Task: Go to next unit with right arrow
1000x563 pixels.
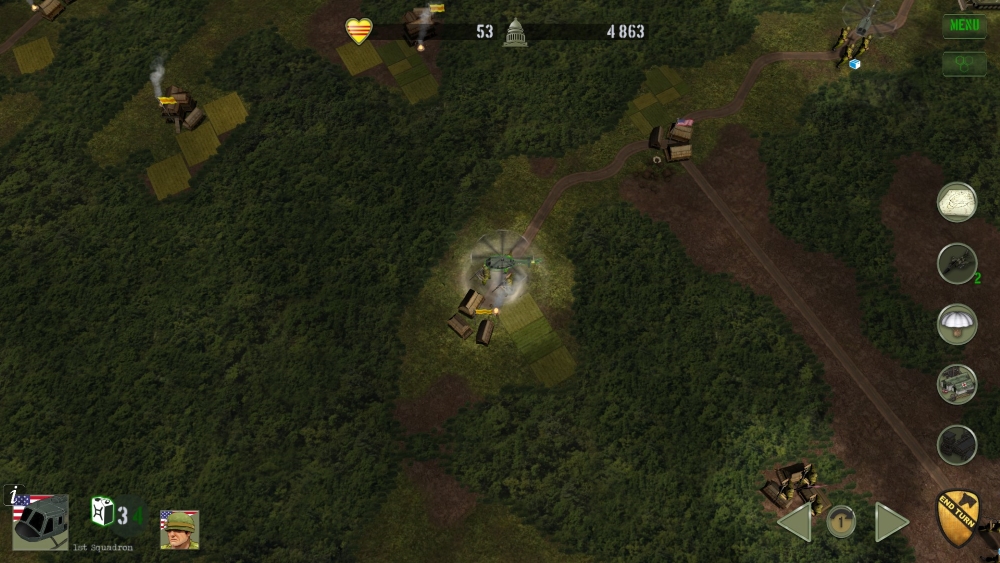Action: pyautogui.click(x=891, y=522)
